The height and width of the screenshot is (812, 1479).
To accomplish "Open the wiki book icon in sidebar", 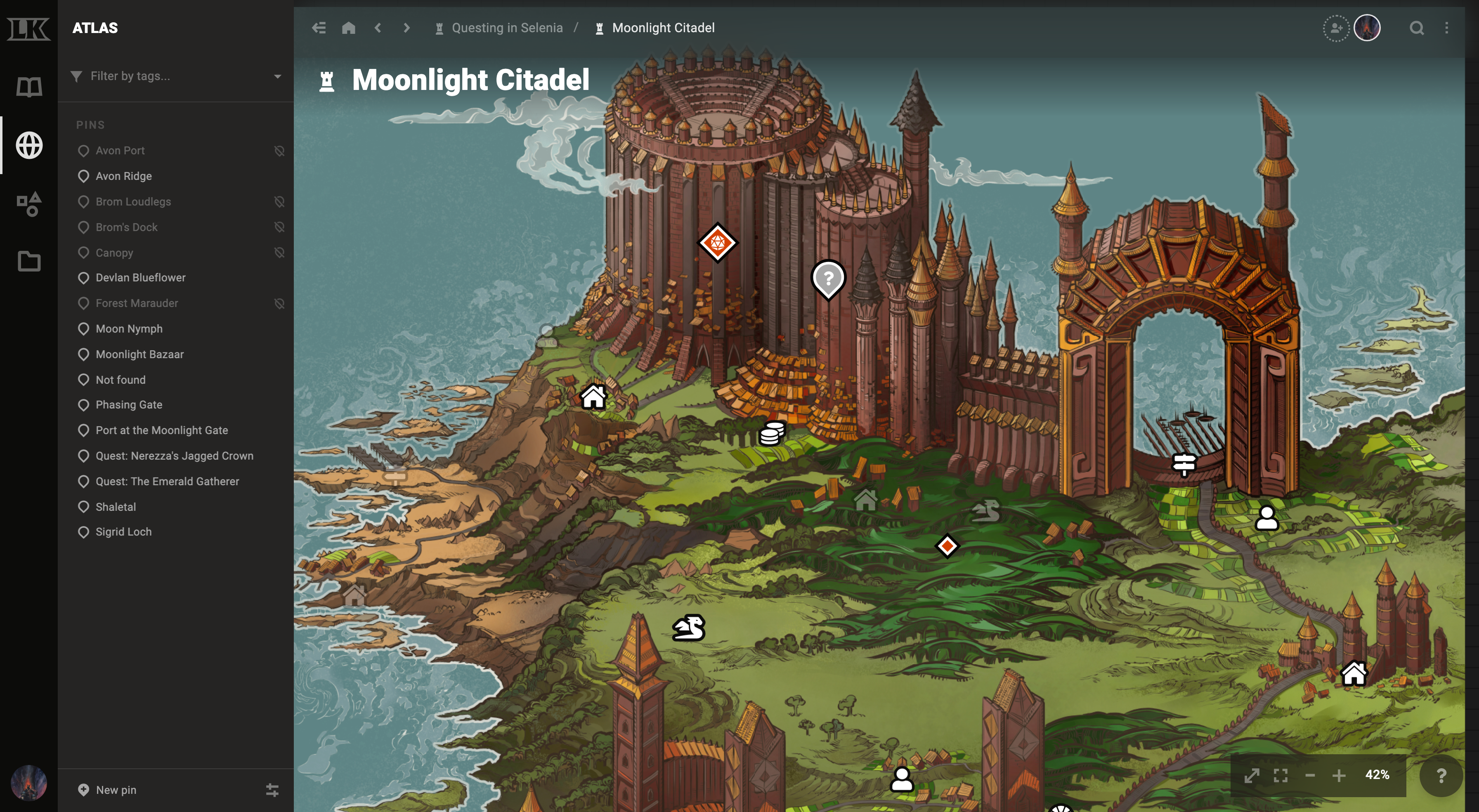I will 29,87.
